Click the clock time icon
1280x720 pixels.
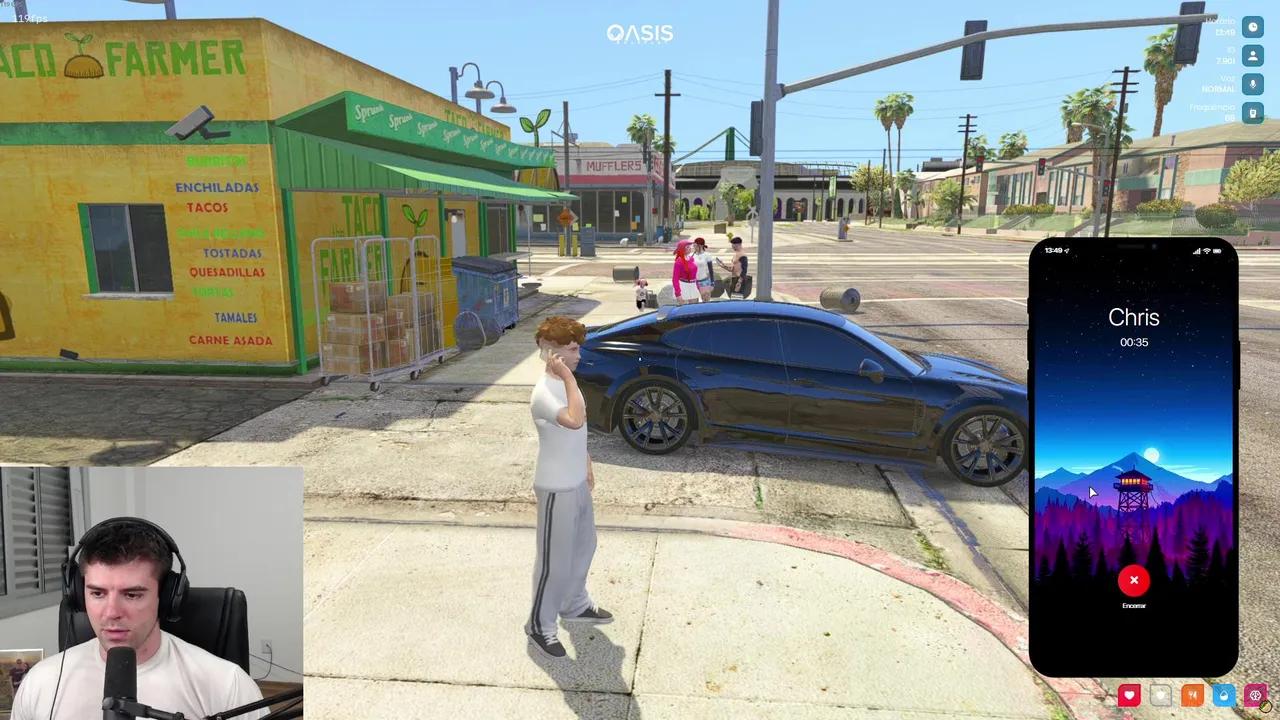pyautogui.click(x=1252, y=27)
